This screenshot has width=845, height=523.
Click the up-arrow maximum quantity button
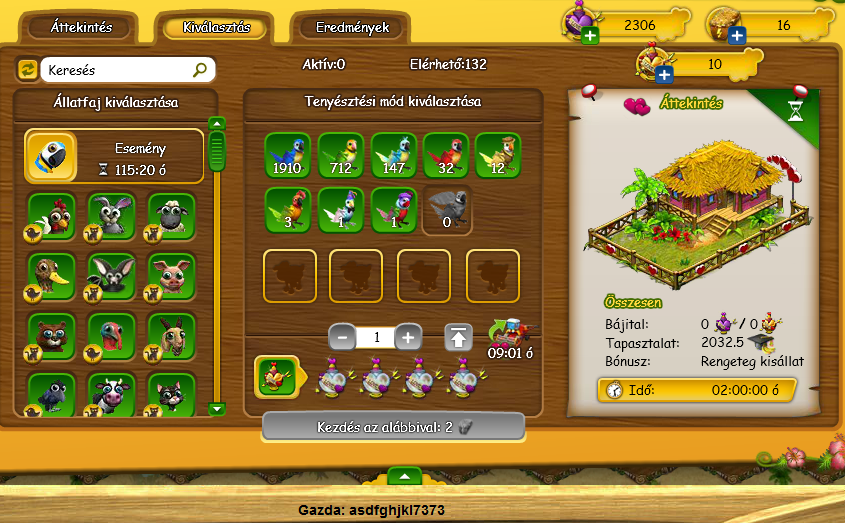click(458, 337)
